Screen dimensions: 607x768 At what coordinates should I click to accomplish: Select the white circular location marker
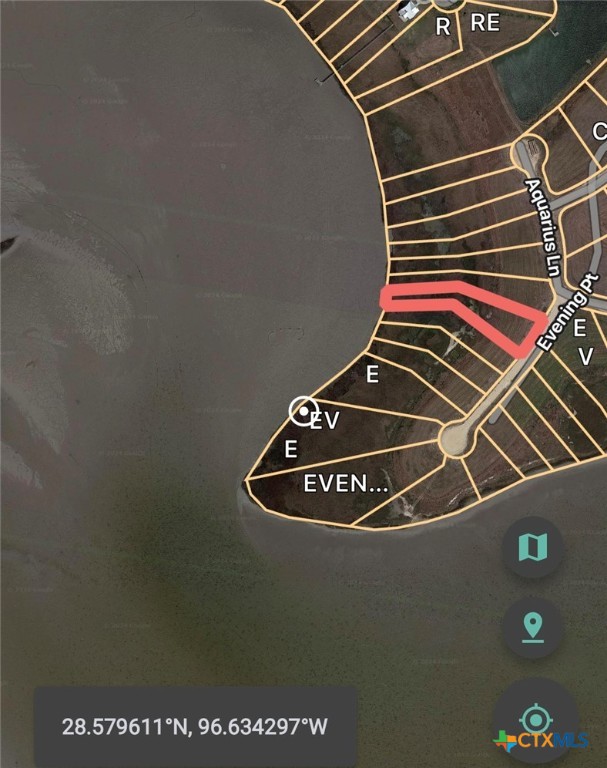[303, 411]
